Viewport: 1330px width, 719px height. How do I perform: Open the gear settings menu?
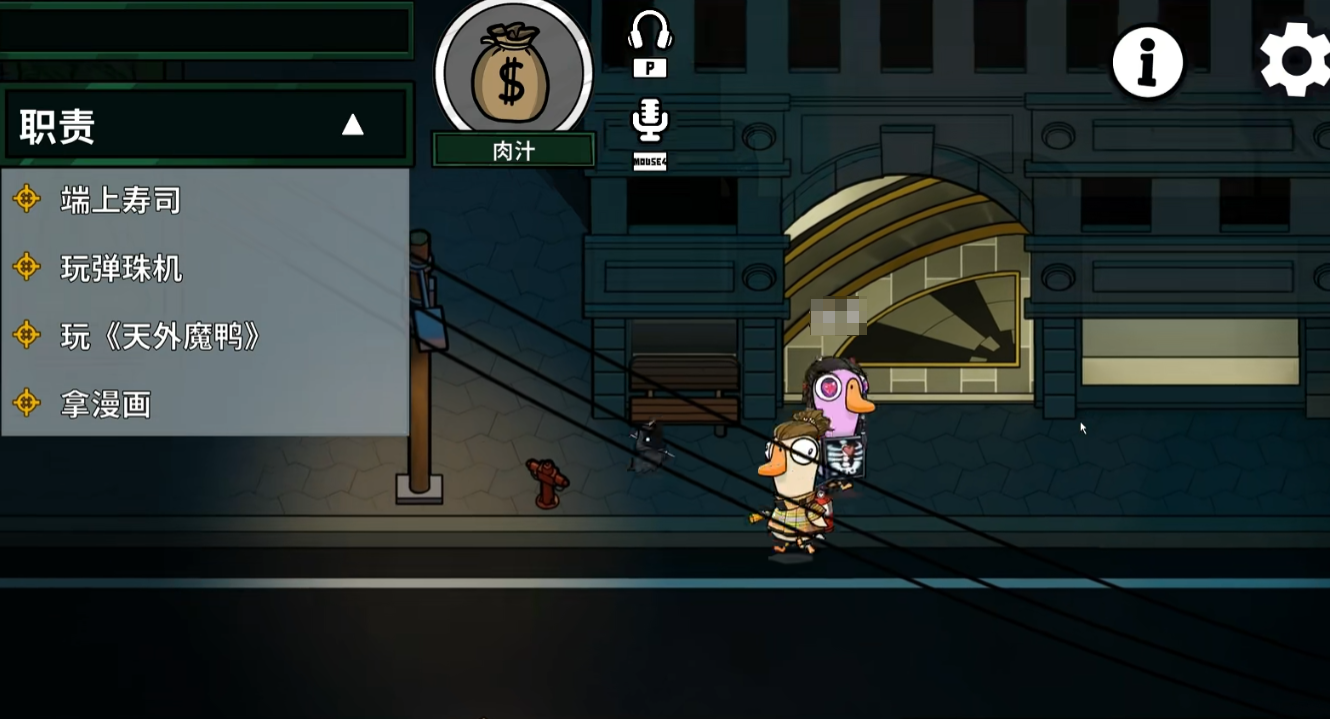coord(1295,60)
